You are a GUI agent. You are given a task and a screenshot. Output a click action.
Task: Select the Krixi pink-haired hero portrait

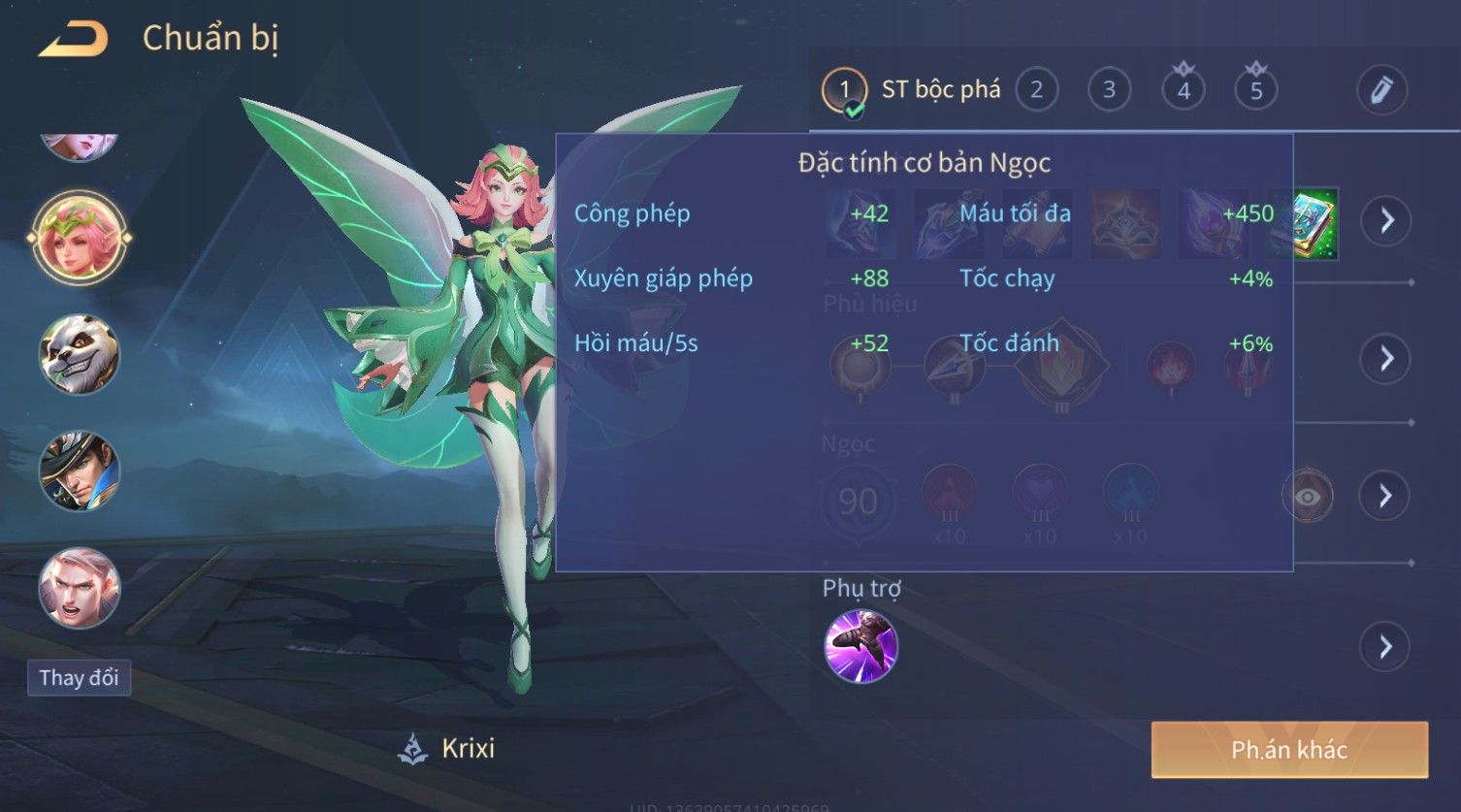(x=80, y=238)
